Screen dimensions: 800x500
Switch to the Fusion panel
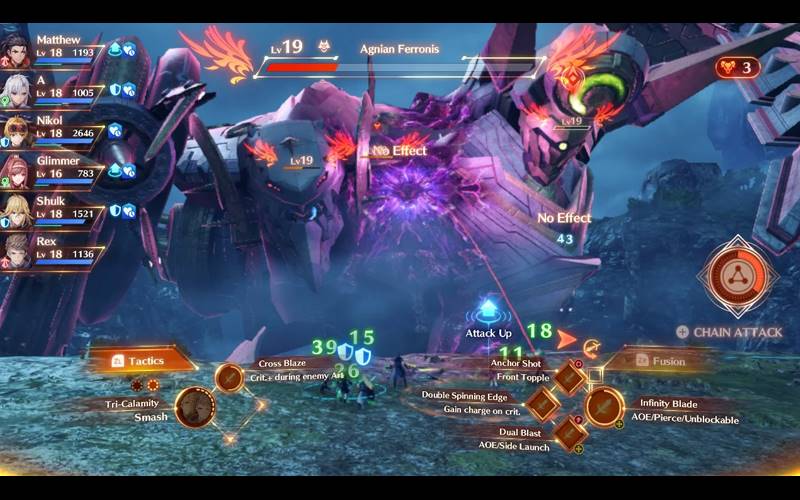click(x=665, y=360)
